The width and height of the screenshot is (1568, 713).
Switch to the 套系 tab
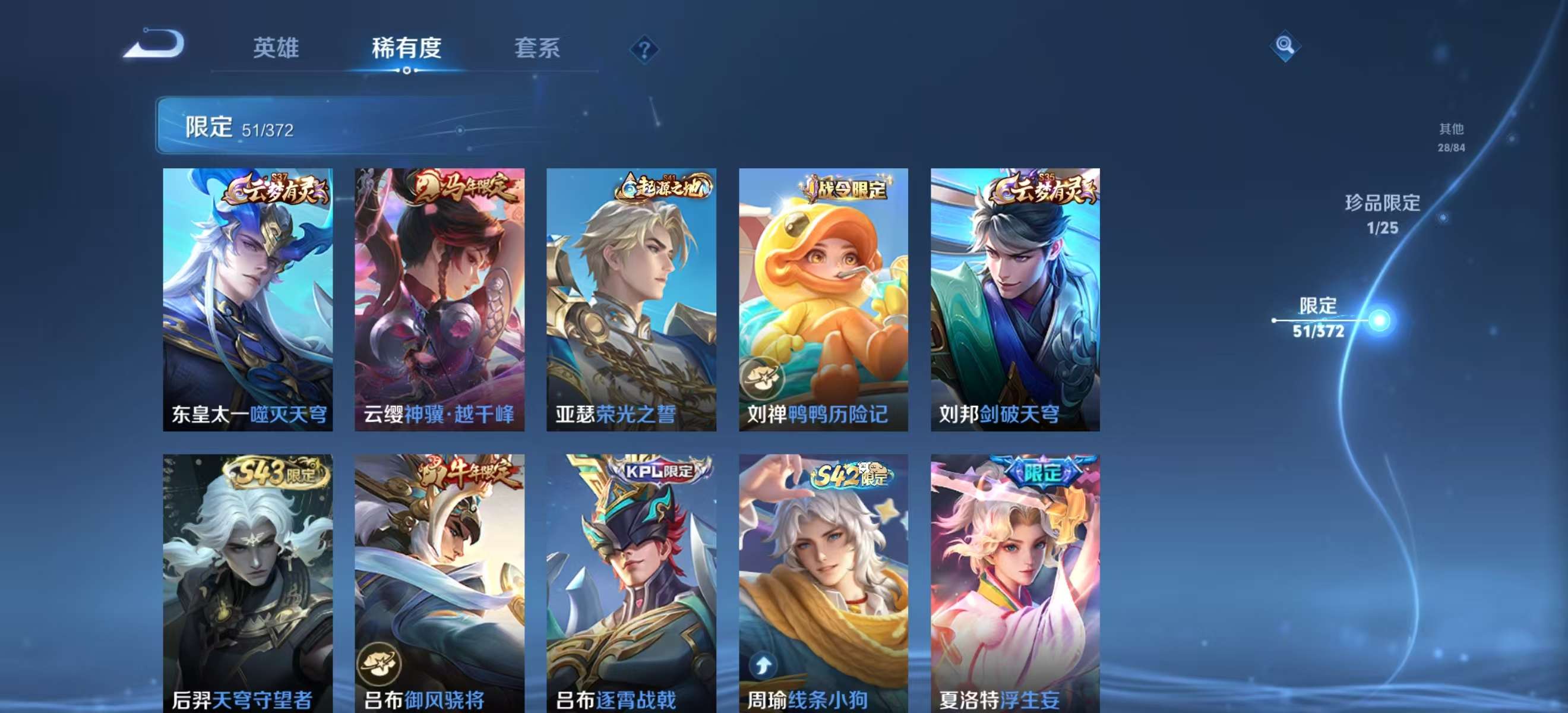(x=538, y=49)
